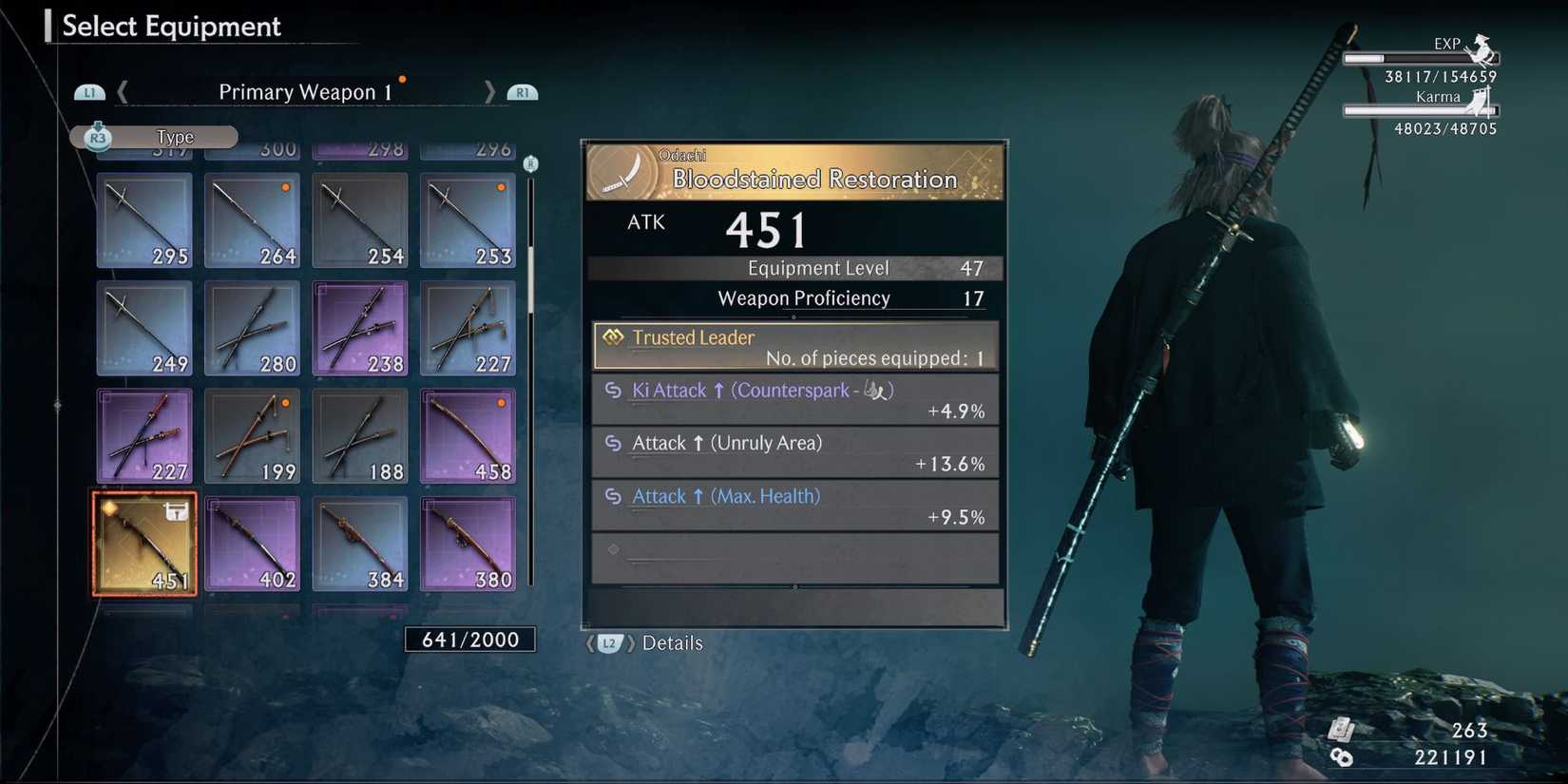
Task: Select the Primary Weapon 1 tab
Action: (x=307, y=91)
